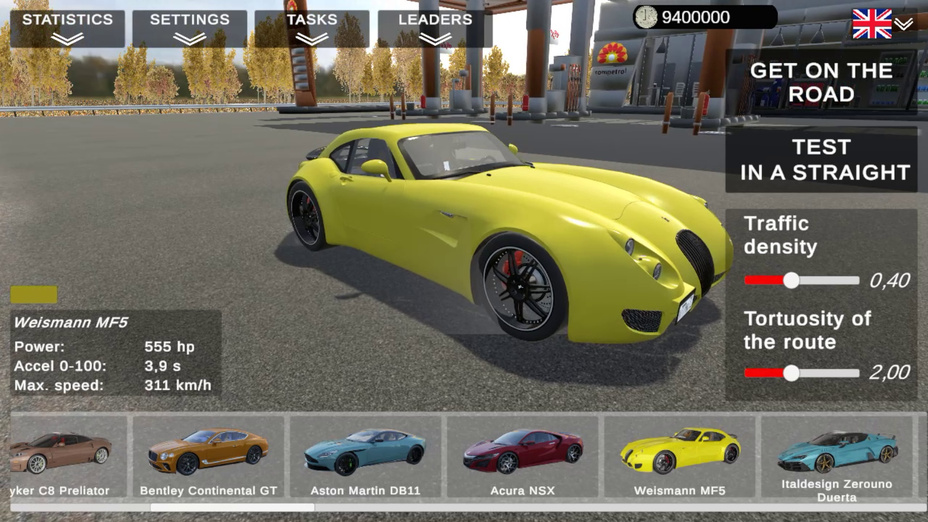Select the Spyker C8 Preliator thumbnail

(60, 458)
